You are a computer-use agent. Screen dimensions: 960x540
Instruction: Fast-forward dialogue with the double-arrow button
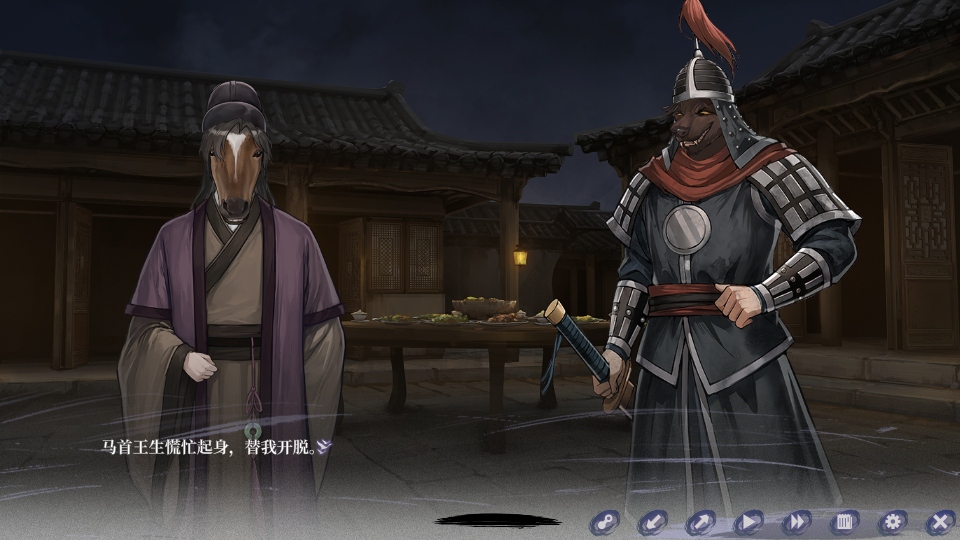click(x=796, y=521)
